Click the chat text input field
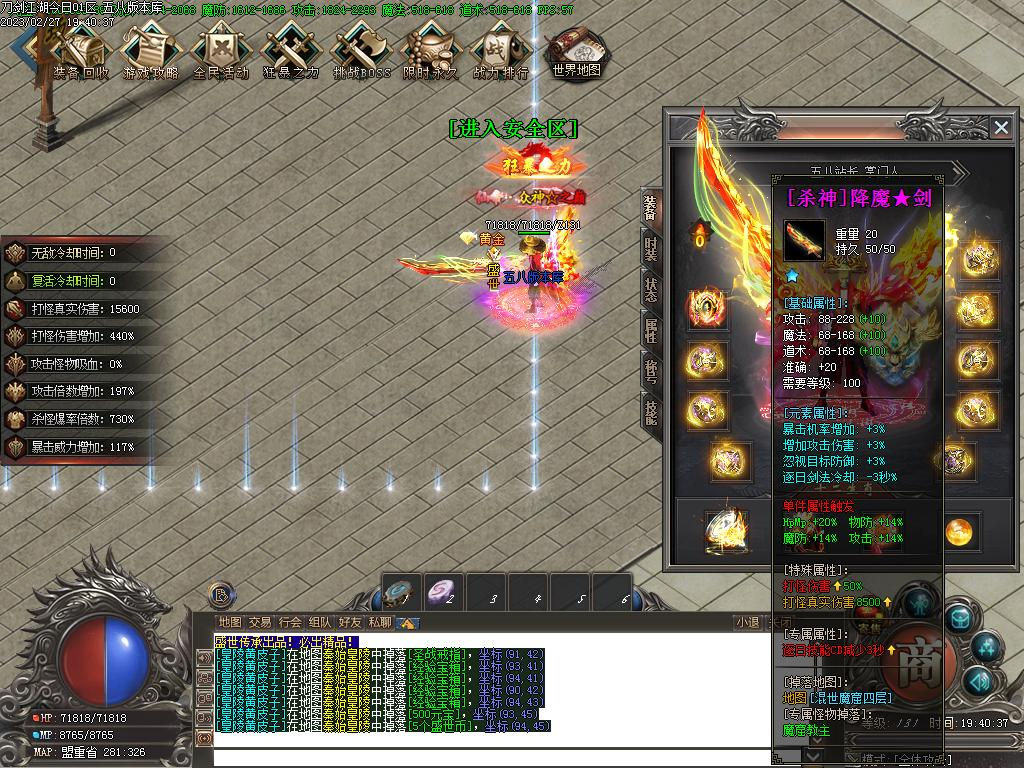This screenshot has width=1024, height=768. 480,756
